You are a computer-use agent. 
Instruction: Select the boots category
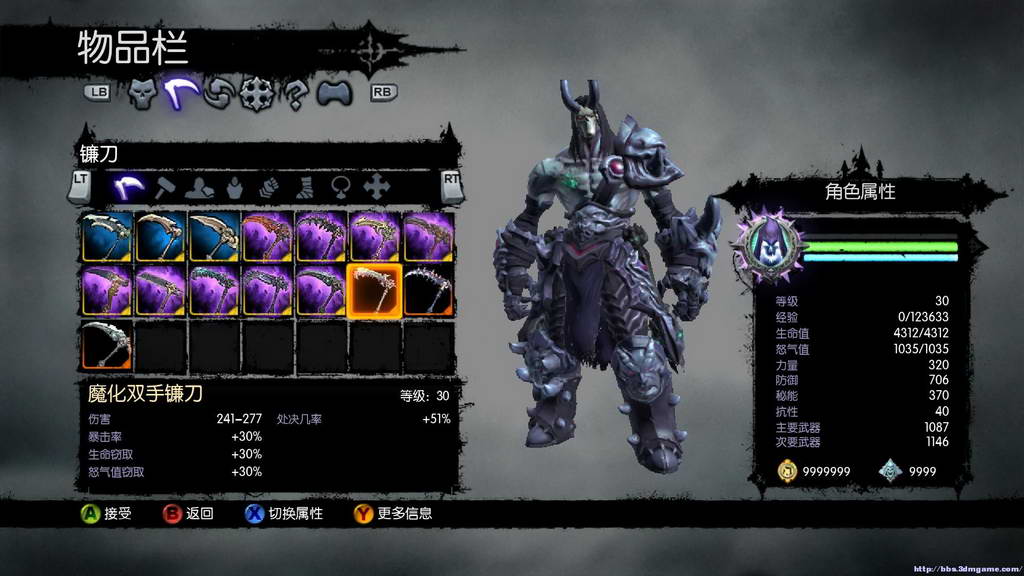[x=304, y=185]
